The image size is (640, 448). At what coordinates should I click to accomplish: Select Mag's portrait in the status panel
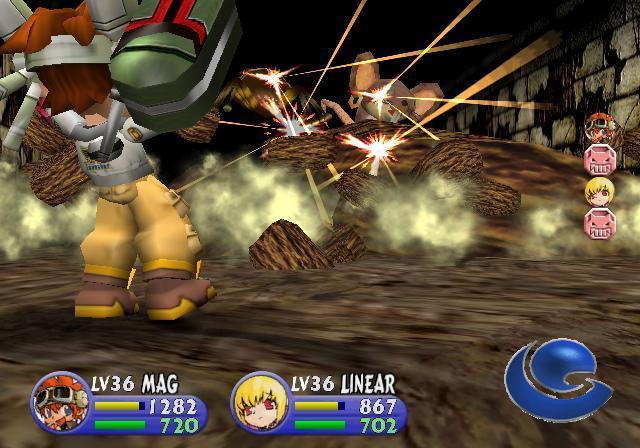[x=61, y=402]
